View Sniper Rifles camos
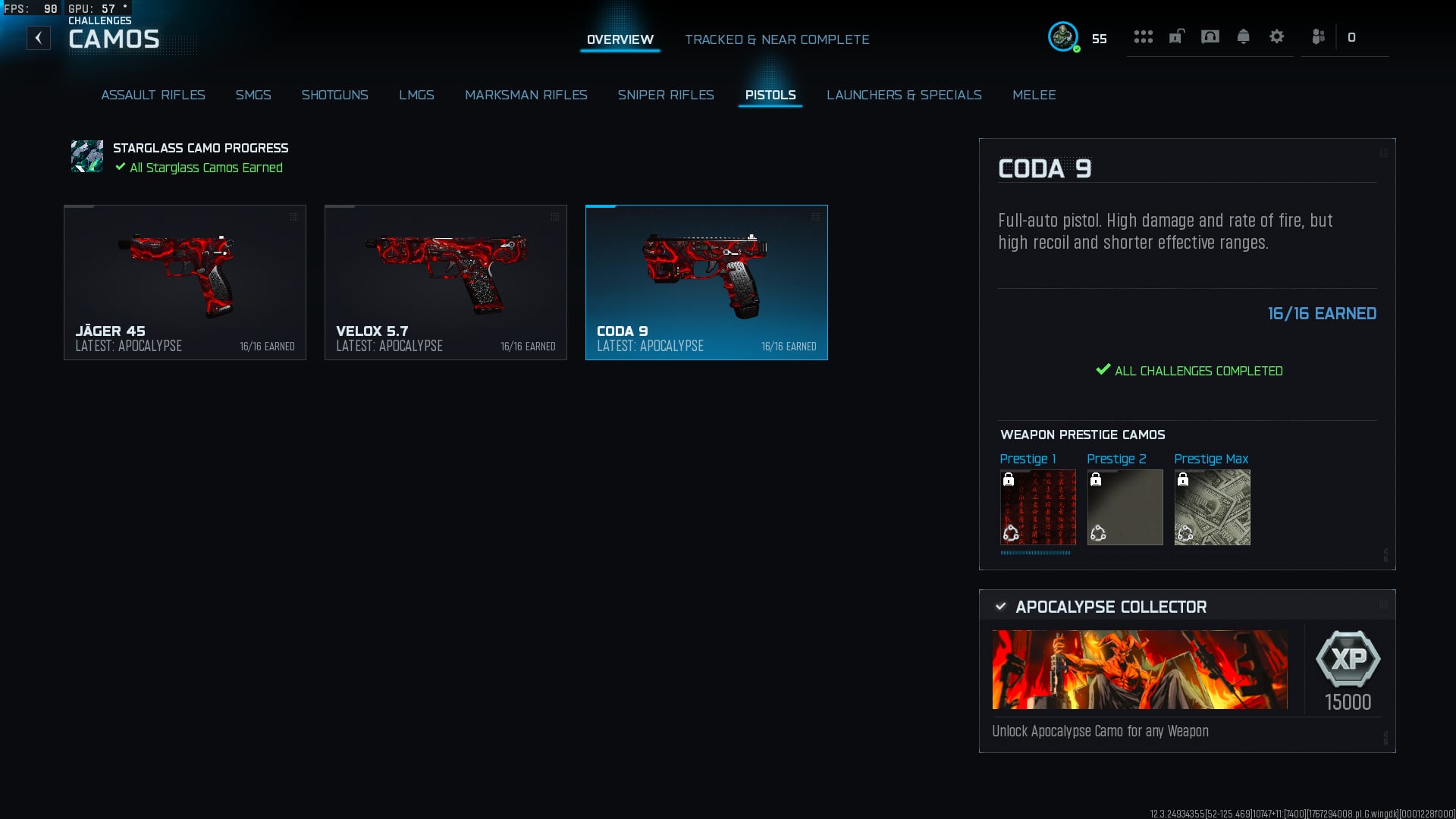The height and width of the screenshot is (819, 1456). click(x=665, y=95)
